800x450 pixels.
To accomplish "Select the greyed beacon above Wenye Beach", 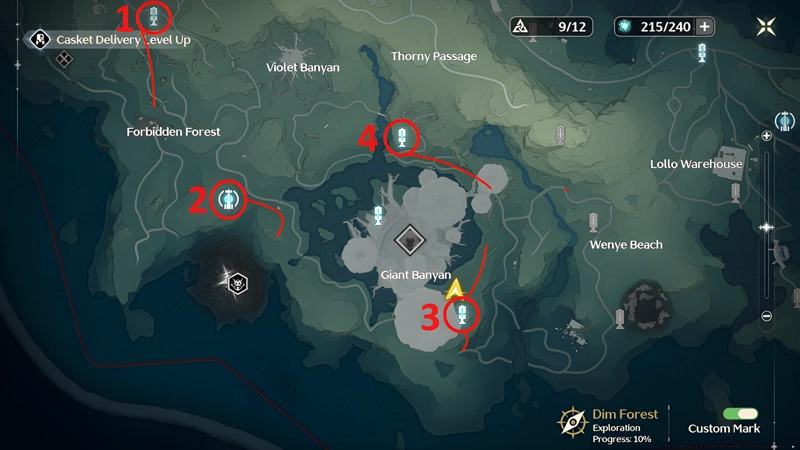I will [x=594, y=221].
